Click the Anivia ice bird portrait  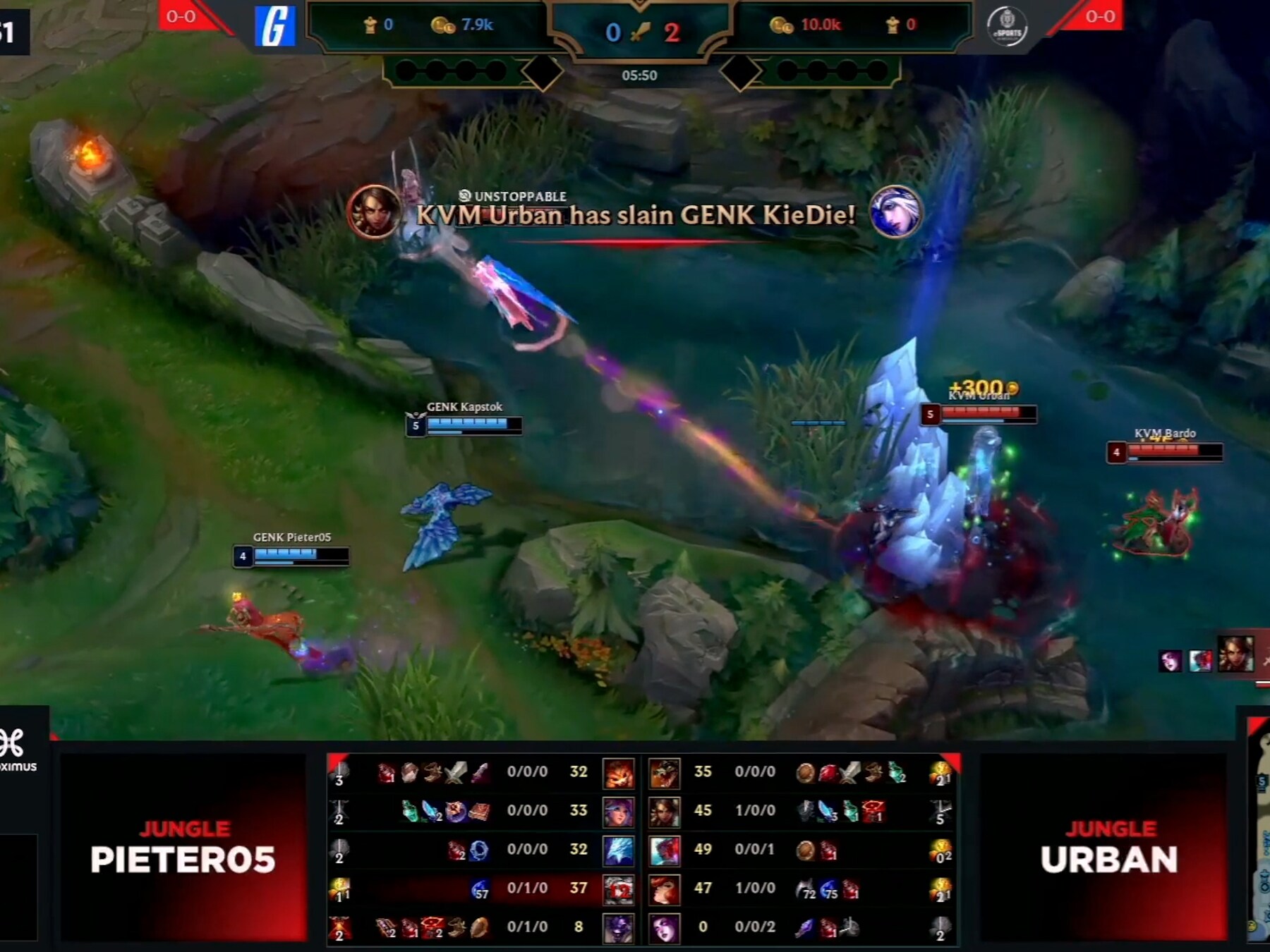tap(618, 850)
